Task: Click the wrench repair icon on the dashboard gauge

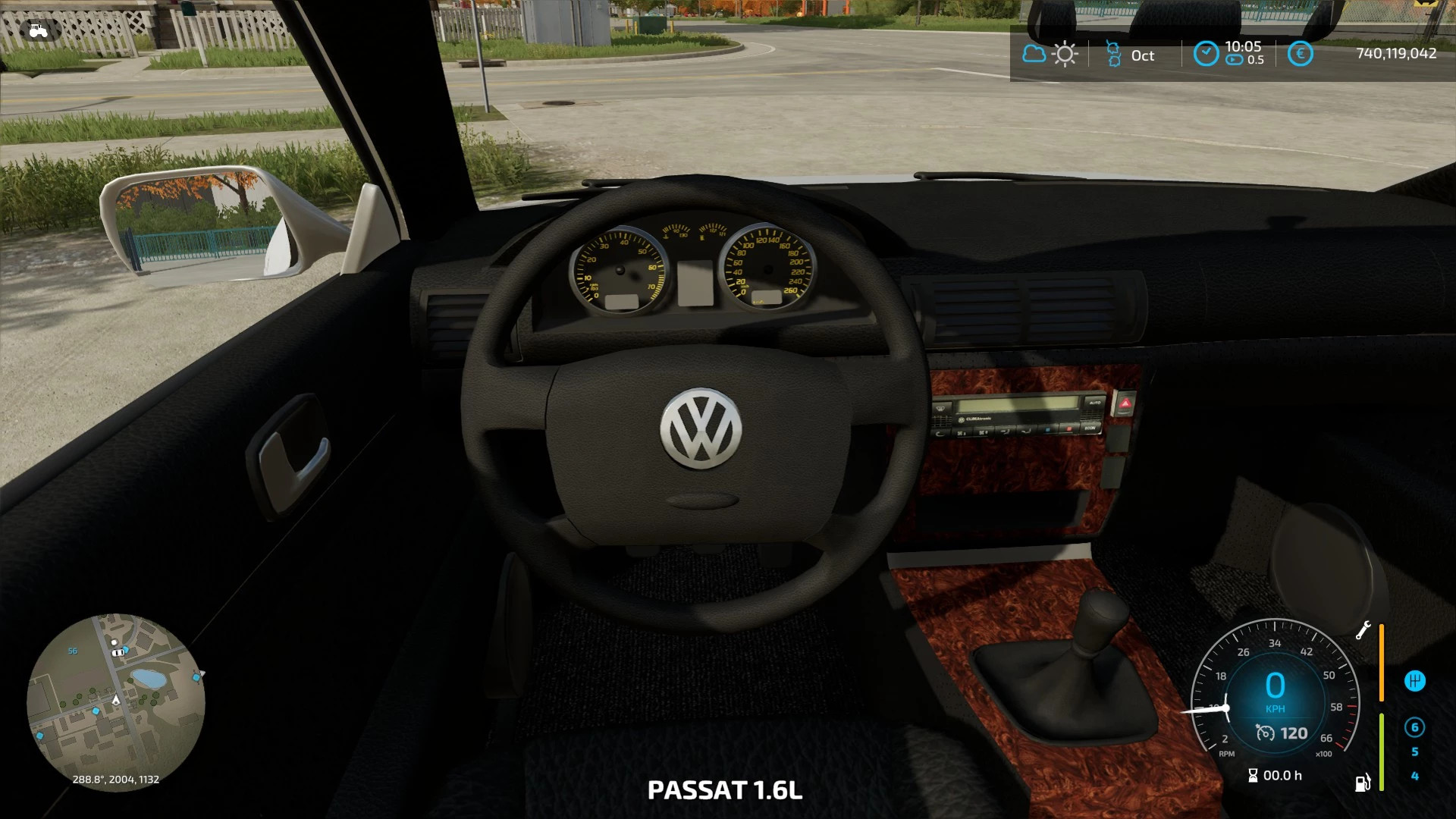Action: (1363, 630)
